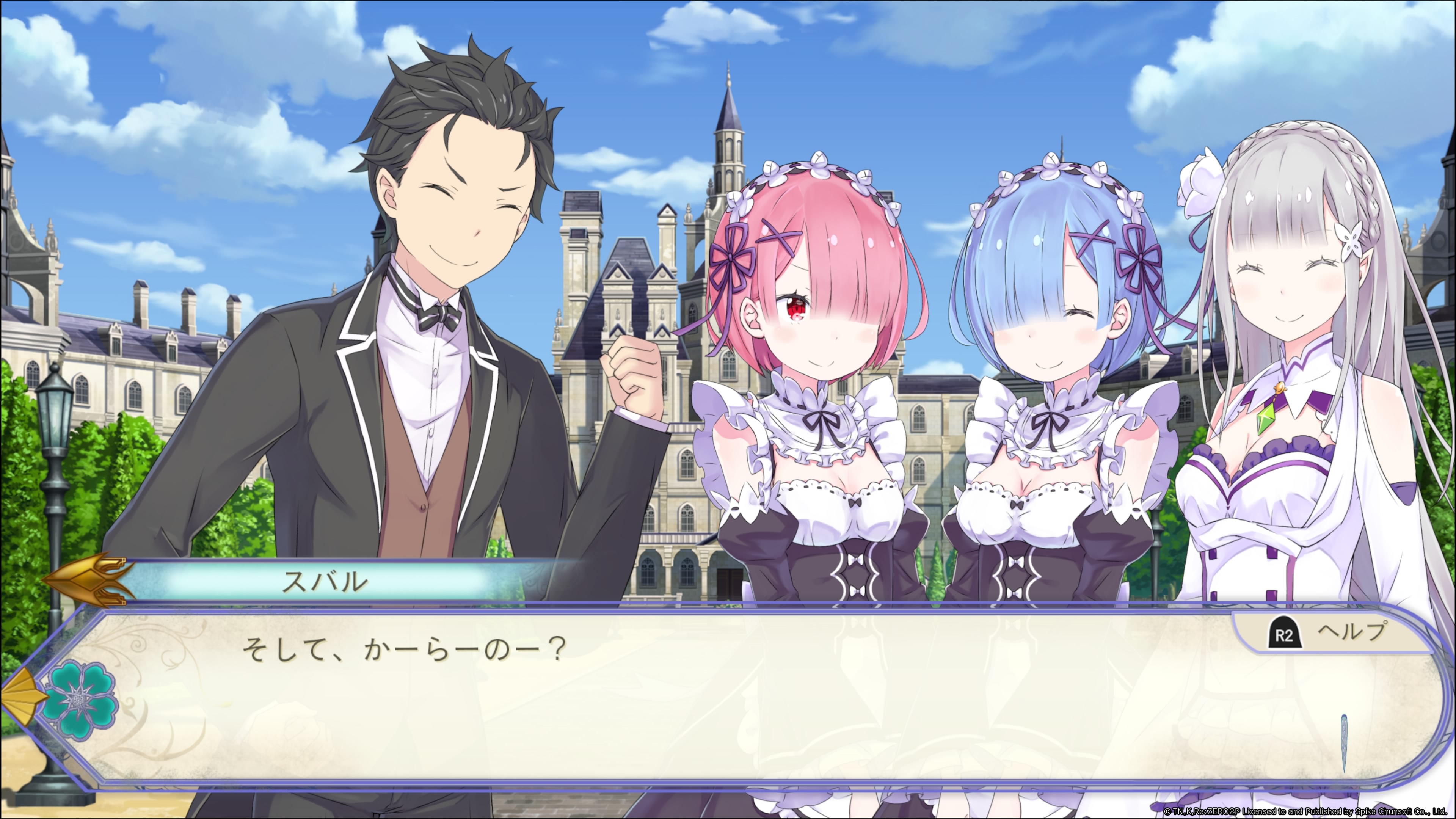Open the ヘルプ help tab
Screen dimensions: 1456x819
(1328, 634)
